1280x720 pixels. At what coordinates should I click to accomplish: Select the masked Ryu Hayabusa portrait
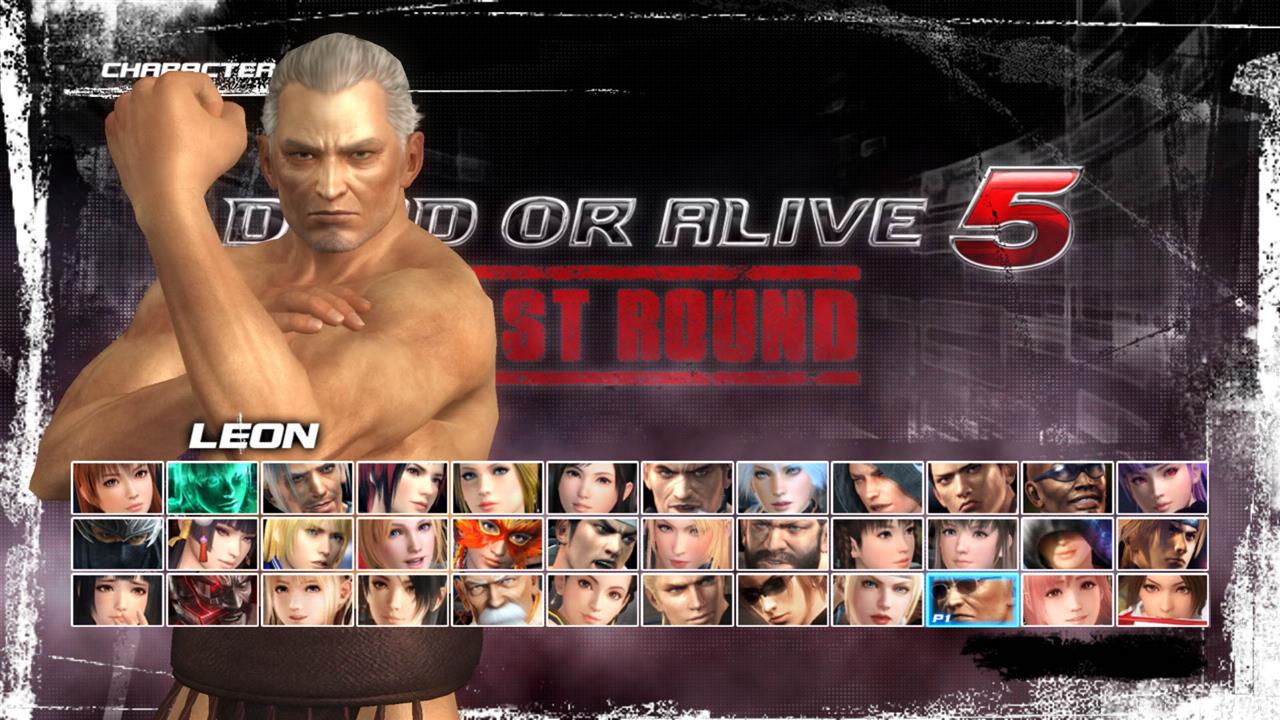[117, 545]
